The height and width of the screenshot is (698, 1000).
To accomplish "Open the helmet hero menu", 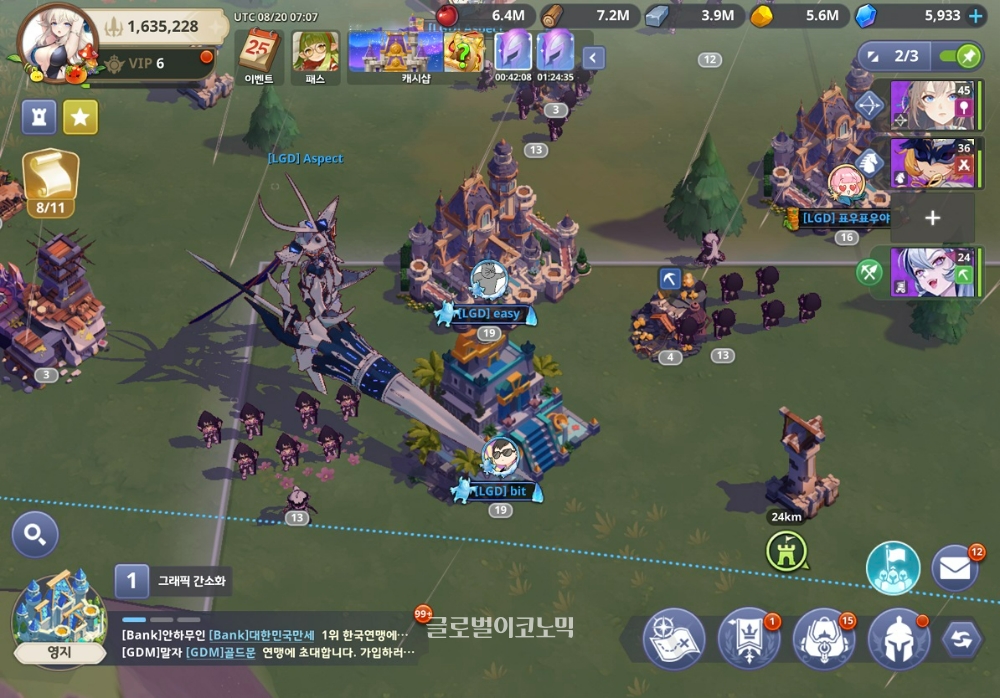I will pyautogui.click(x=898, y=639).
